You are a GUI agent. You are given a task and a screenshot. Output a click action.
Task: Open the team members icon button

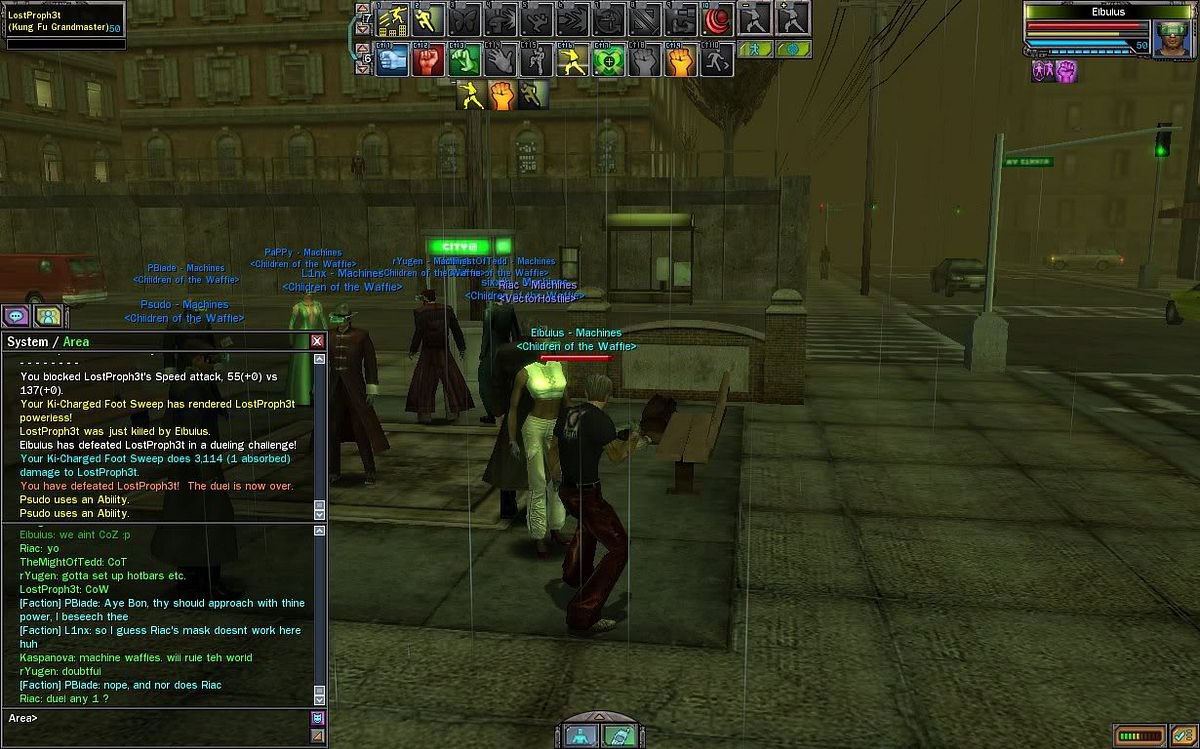[48, 316]
